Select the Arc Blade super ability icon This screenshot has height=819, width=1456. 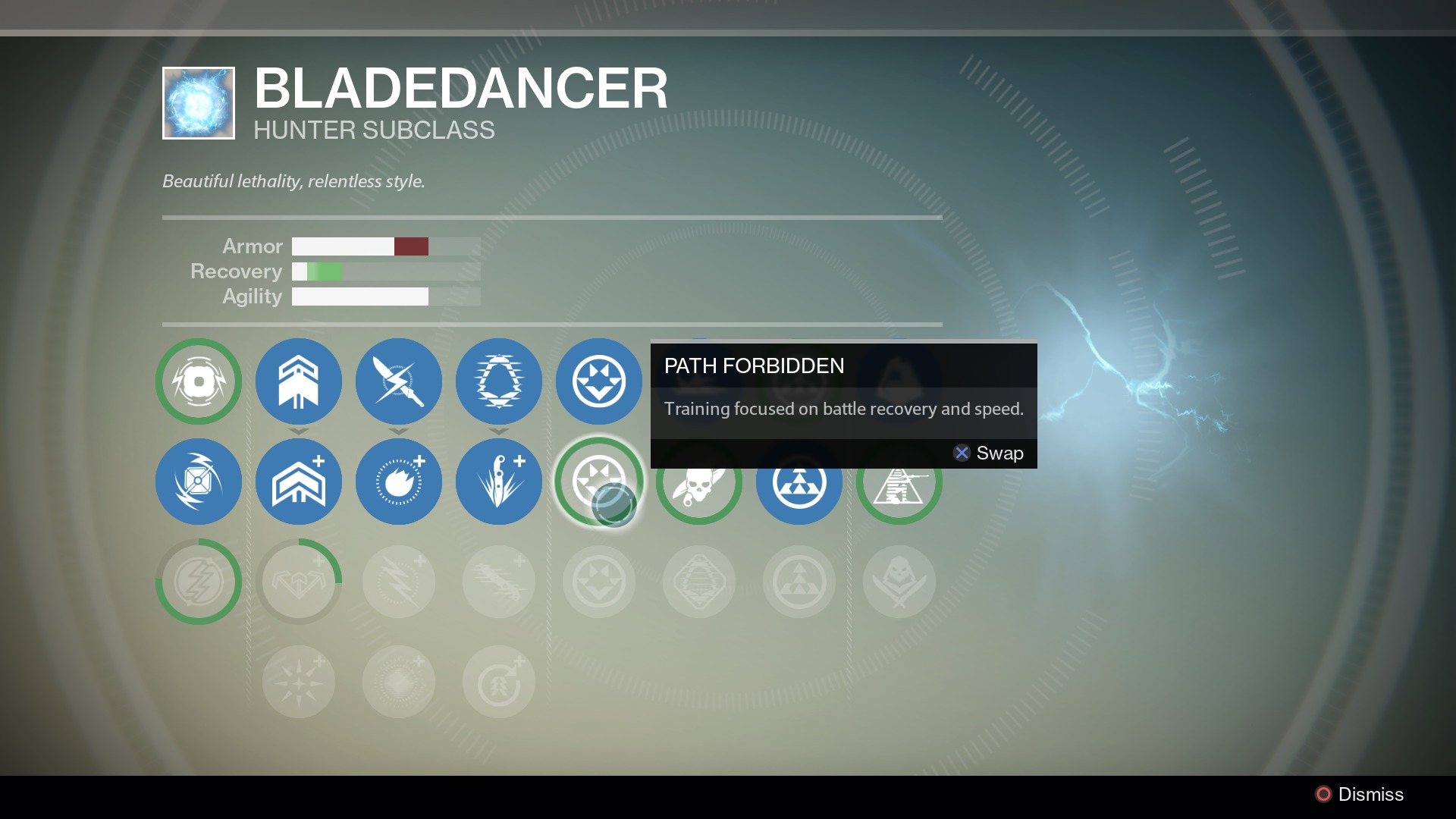click(199, 381)
